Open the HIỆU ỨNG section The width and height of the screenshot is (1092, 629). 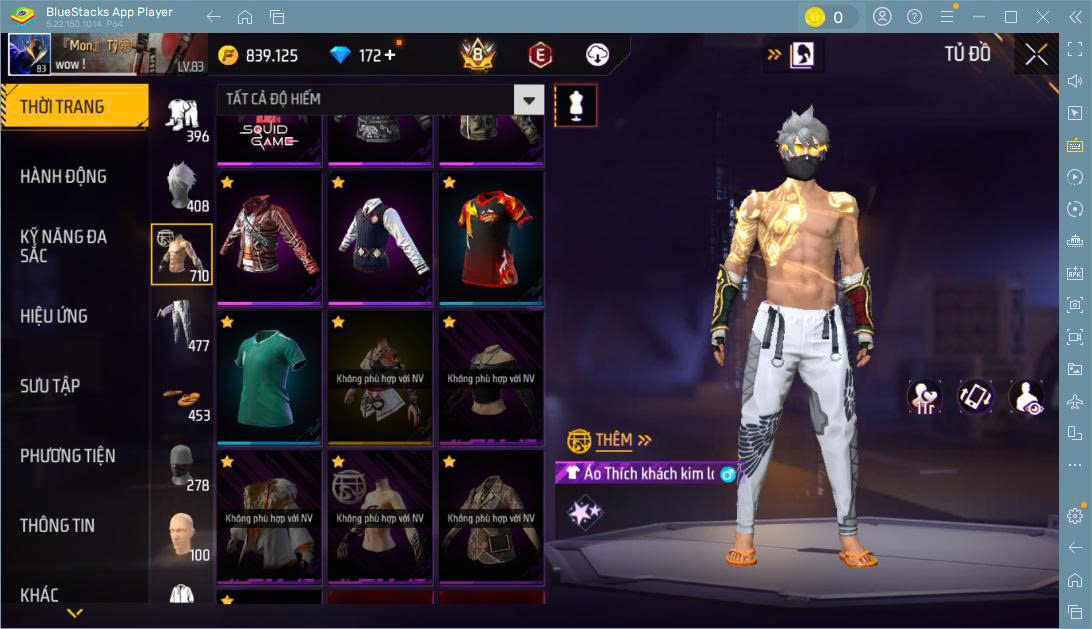pos(54,316)
